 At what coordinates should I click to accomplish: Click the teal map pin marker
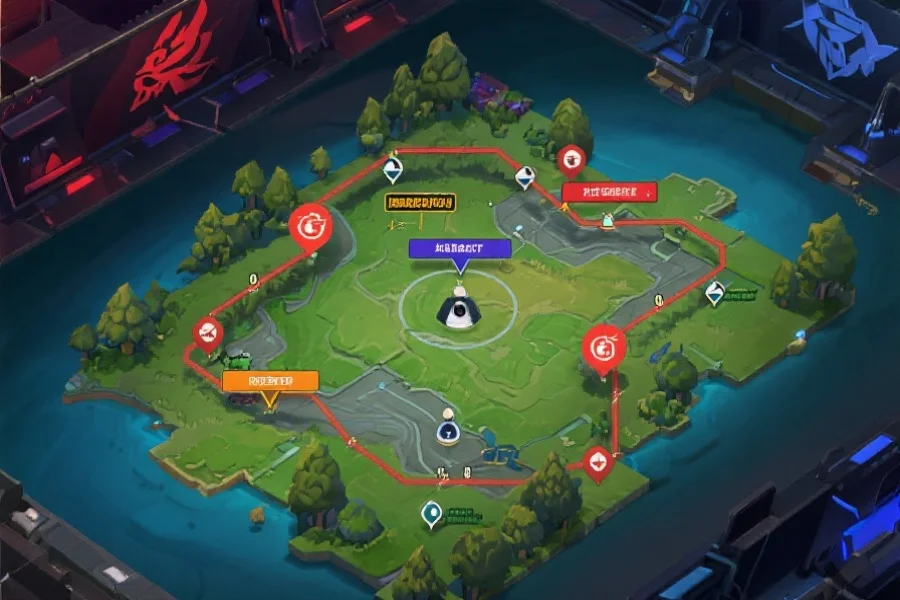pyautogui.click(x=432, y=513)
